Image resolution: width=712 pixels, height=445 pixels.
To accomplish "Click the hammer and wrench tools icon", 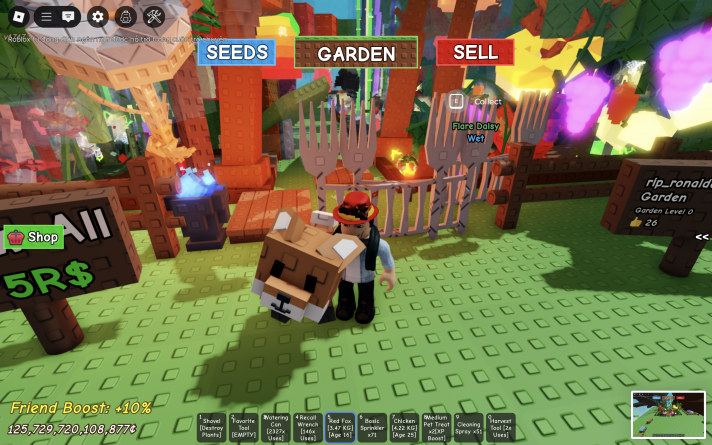I will pos(153,16).
